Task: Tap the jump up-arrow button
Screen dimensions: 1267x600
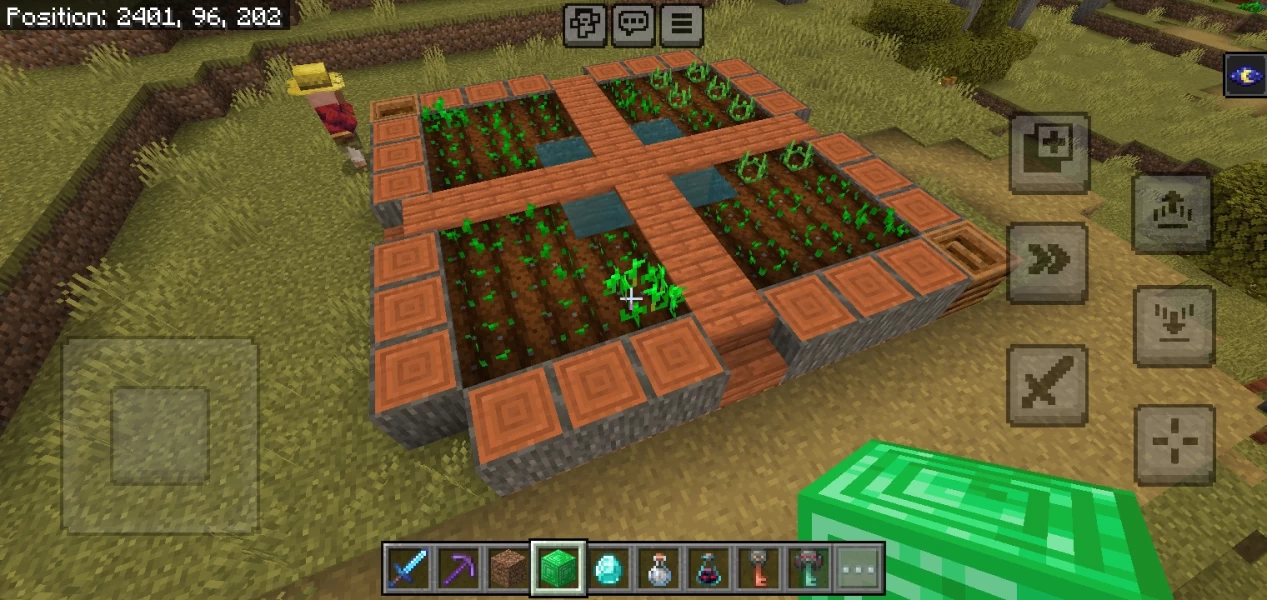Action: pyautogui.click(x=1173, y=212)
